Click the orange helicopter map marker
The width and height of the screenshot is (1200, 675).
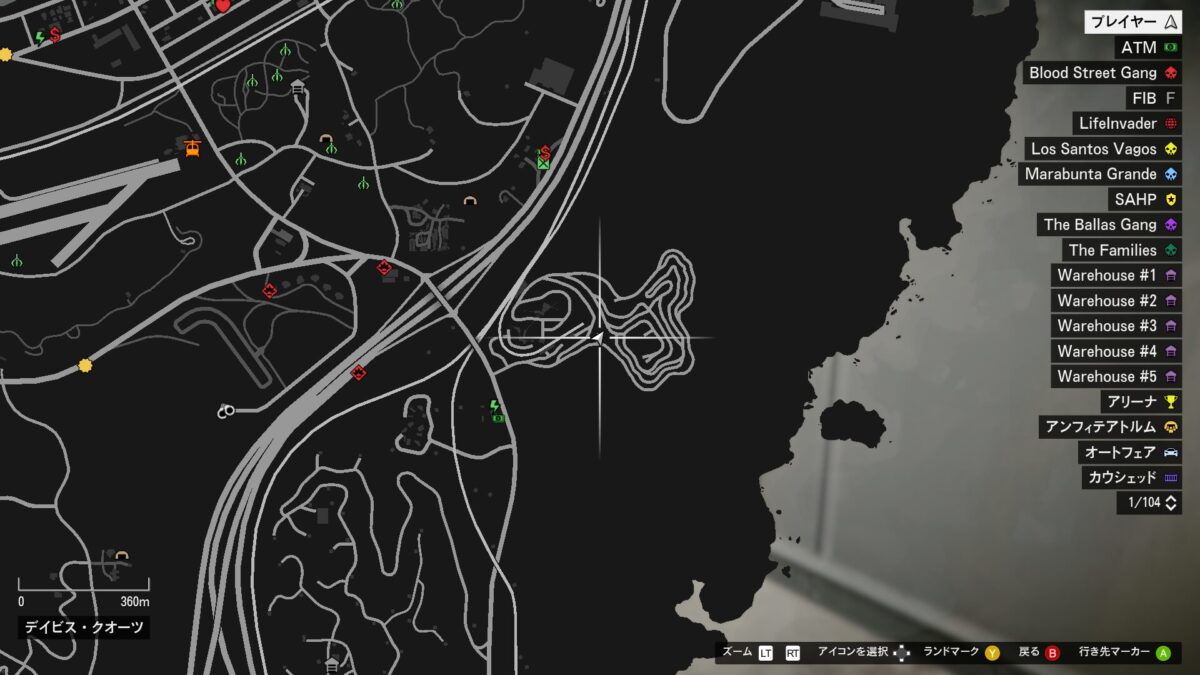pyautogui.click(x=193, y=147)
